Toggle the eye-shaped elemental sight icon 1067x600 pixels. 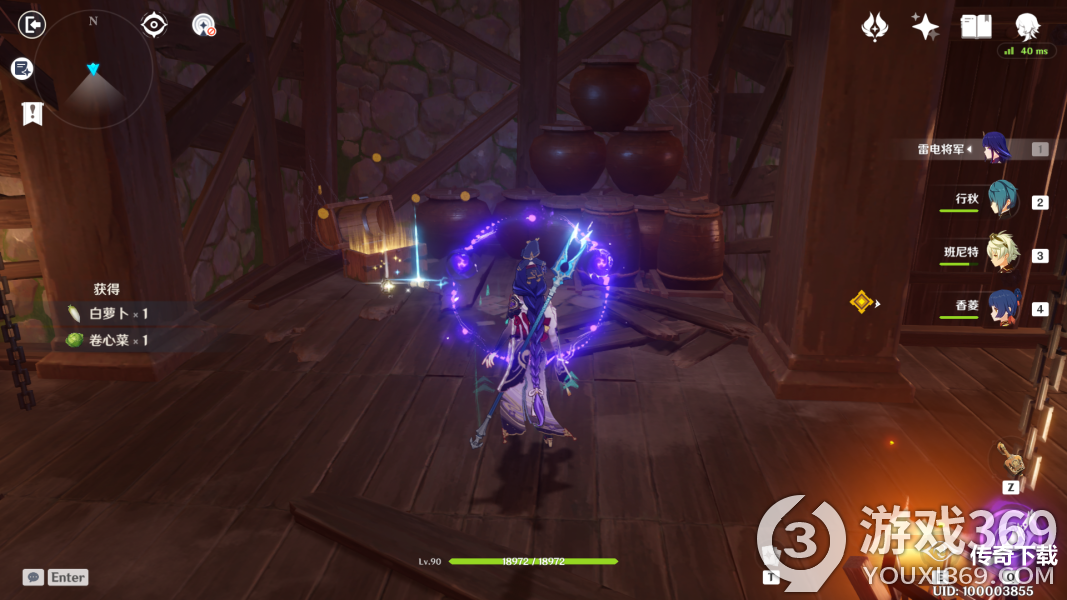tap(154, 24)
